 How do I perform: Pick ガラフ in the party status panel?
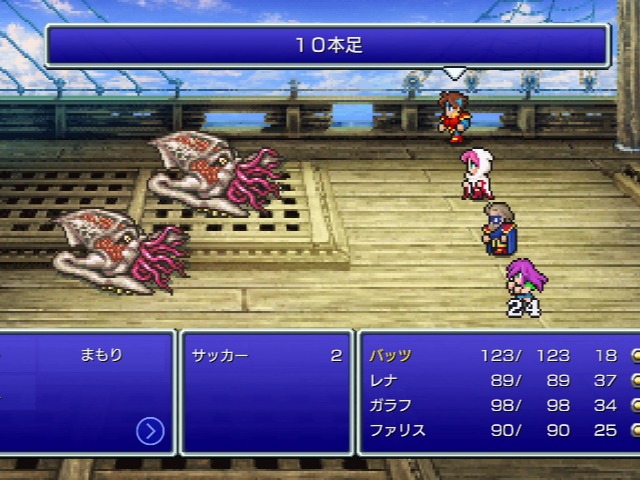390,405
